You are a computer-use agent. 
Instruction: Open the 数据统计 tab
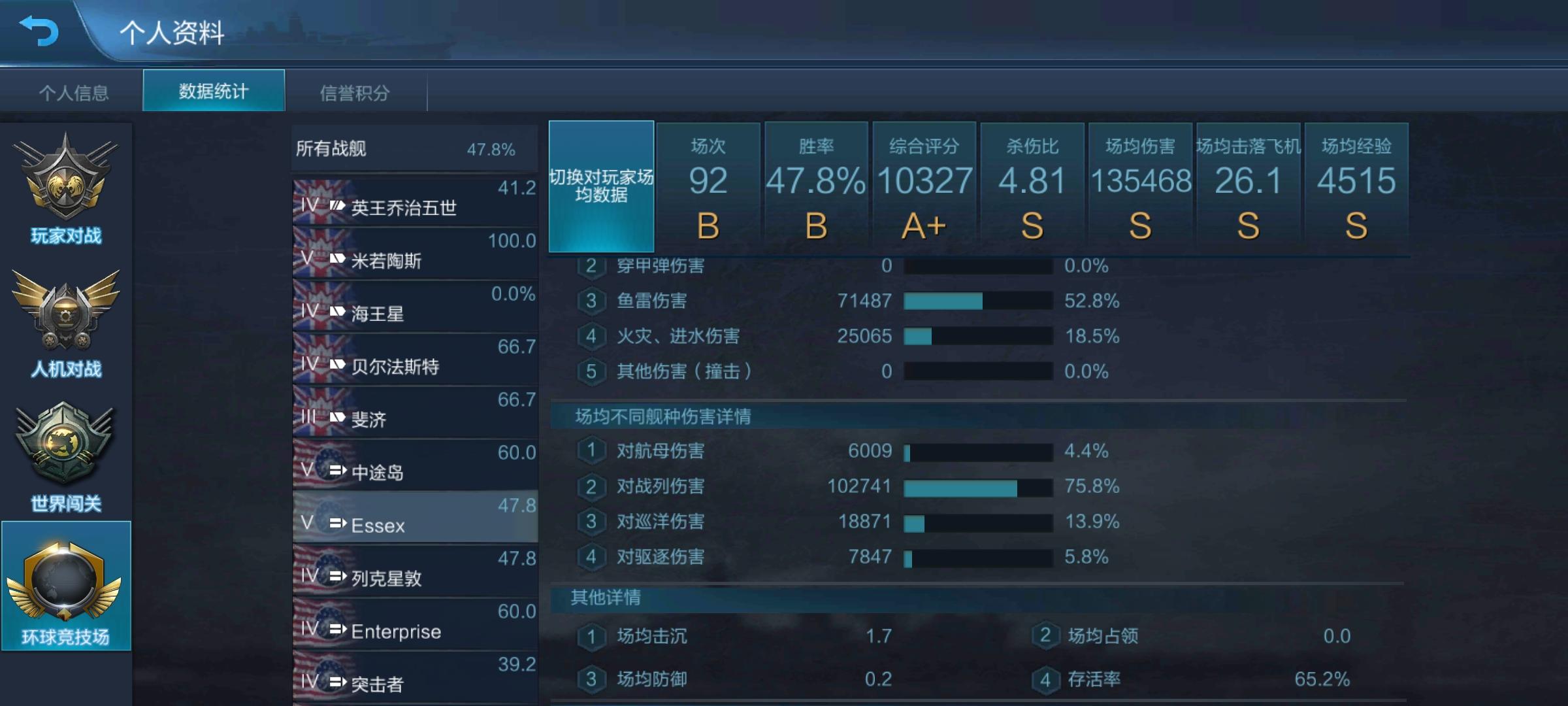[214, 91]
